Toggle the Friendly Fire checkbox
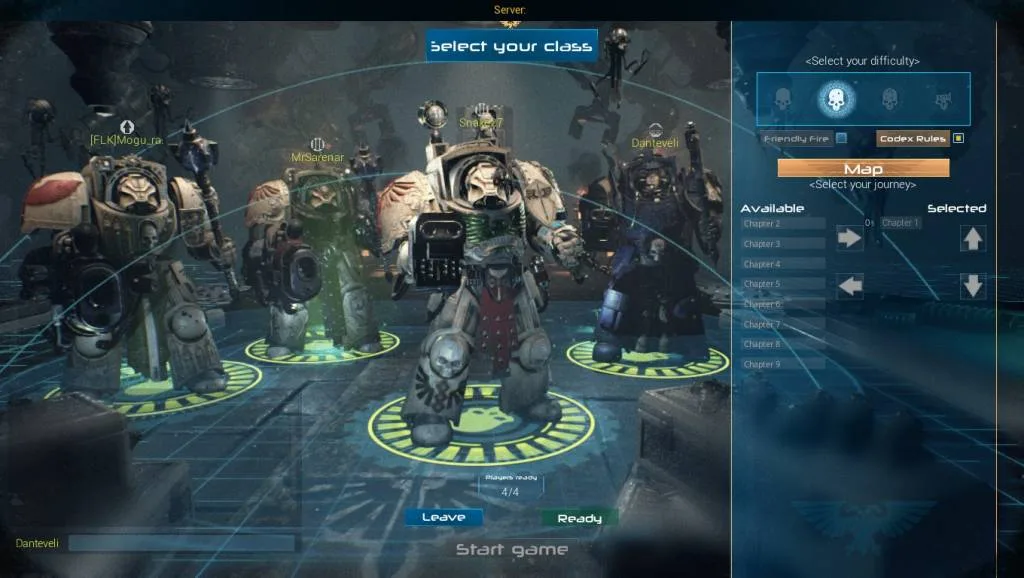This screenshot has width=1024, height=578. (842, 138)
